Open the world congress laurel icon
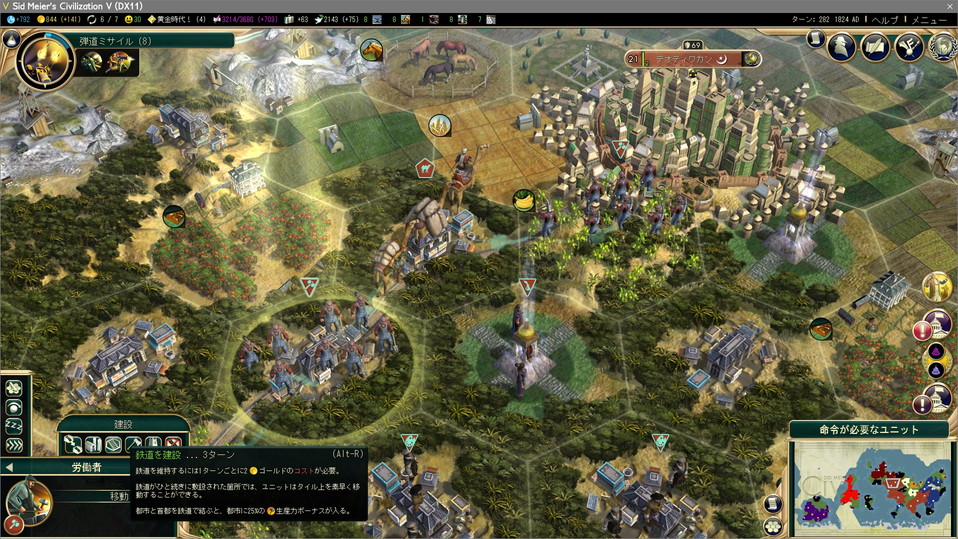 (x=941, y=46)
